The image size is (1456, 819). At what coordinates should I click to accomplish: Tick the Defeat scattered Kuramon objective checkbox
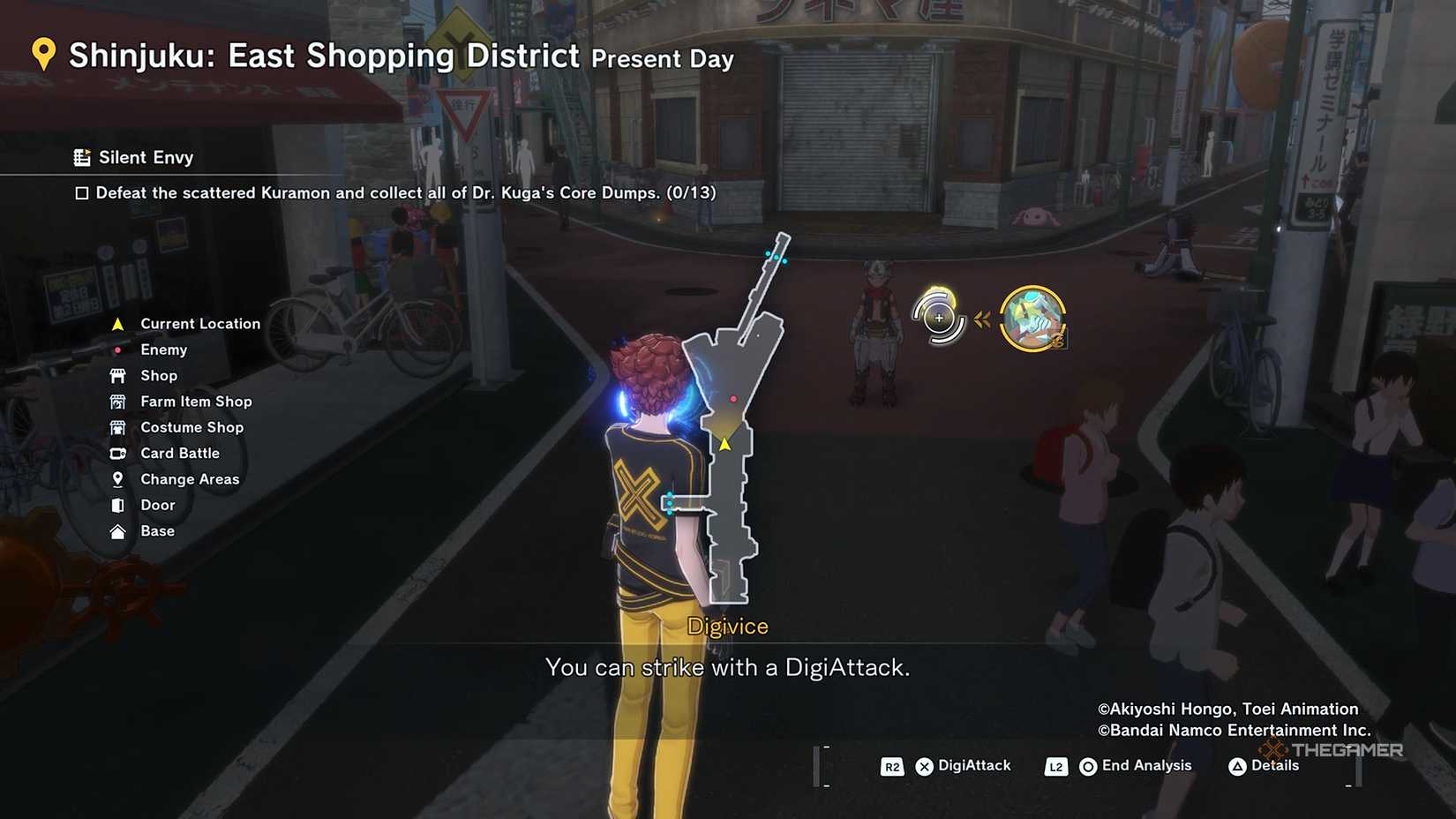click(x=82, y=193)
